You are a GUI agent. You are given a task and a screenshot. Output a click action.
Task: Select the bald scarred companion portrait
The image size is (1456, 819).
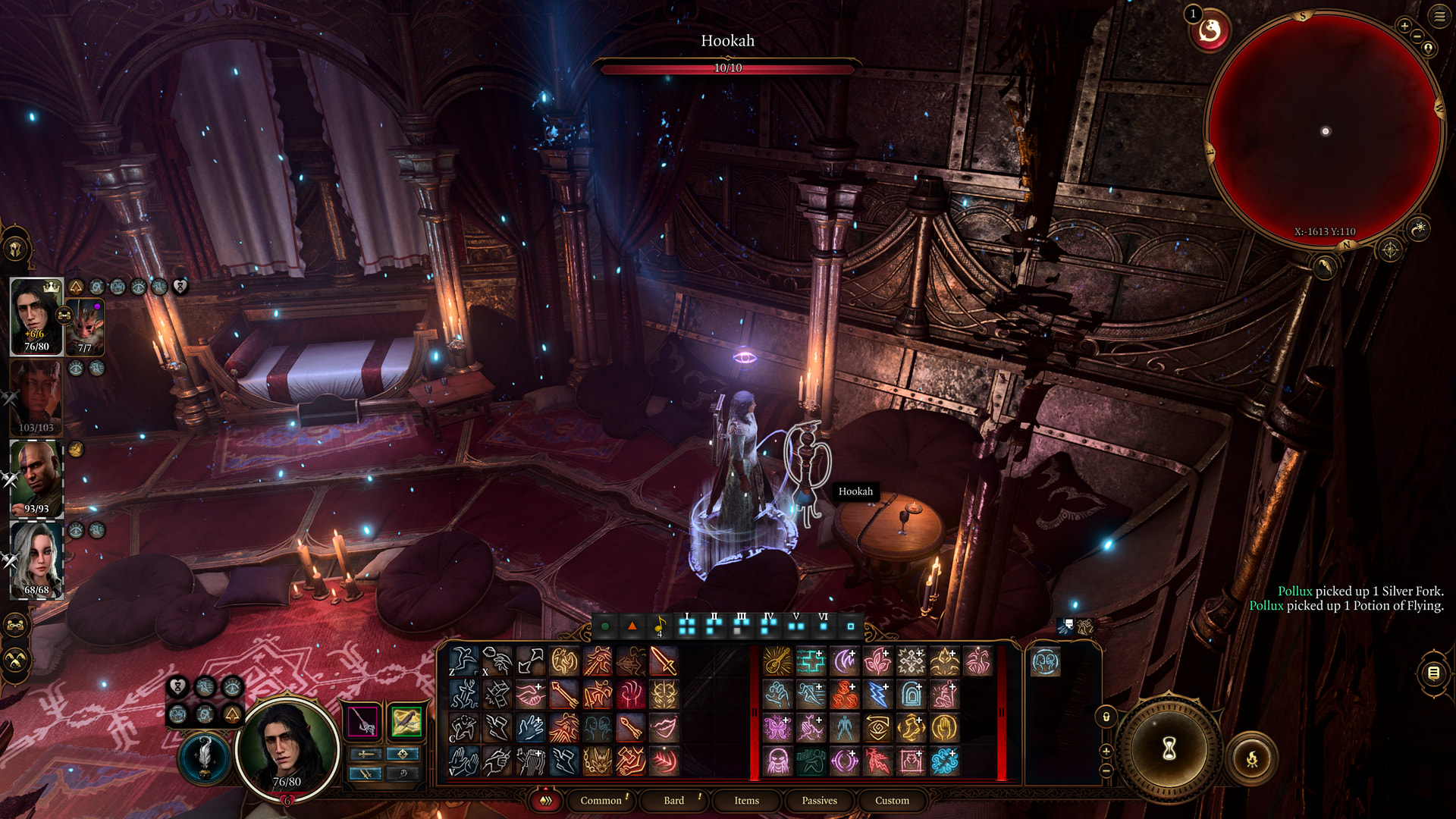coord(36,479)
